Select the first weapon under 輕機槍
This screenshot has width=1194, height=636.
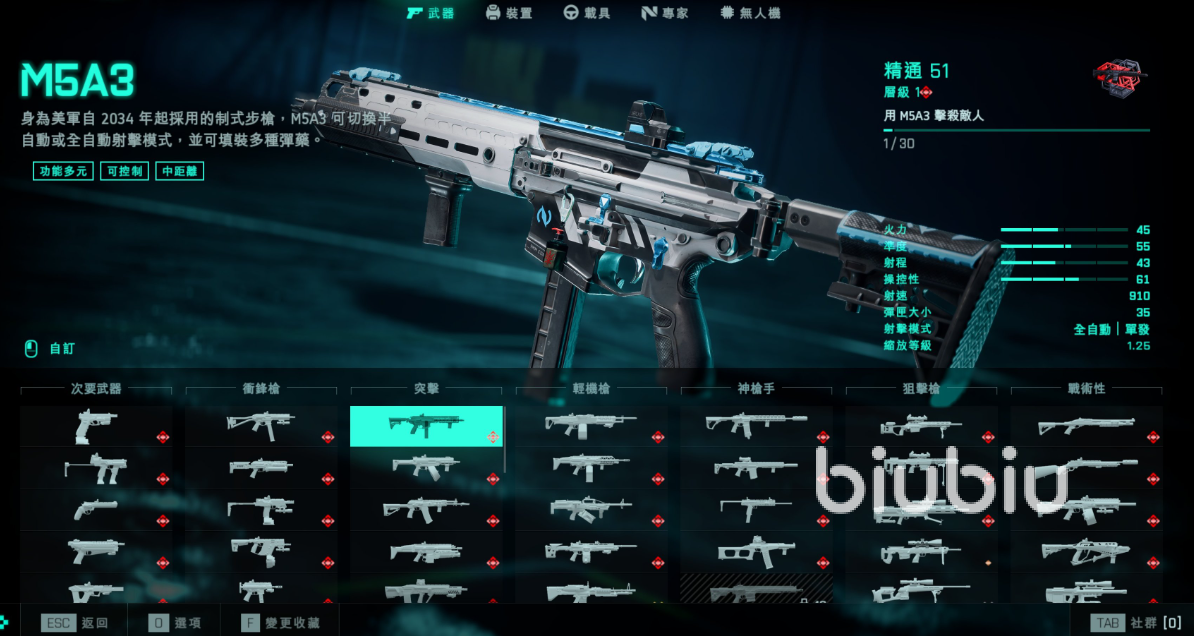click(590, 426)
